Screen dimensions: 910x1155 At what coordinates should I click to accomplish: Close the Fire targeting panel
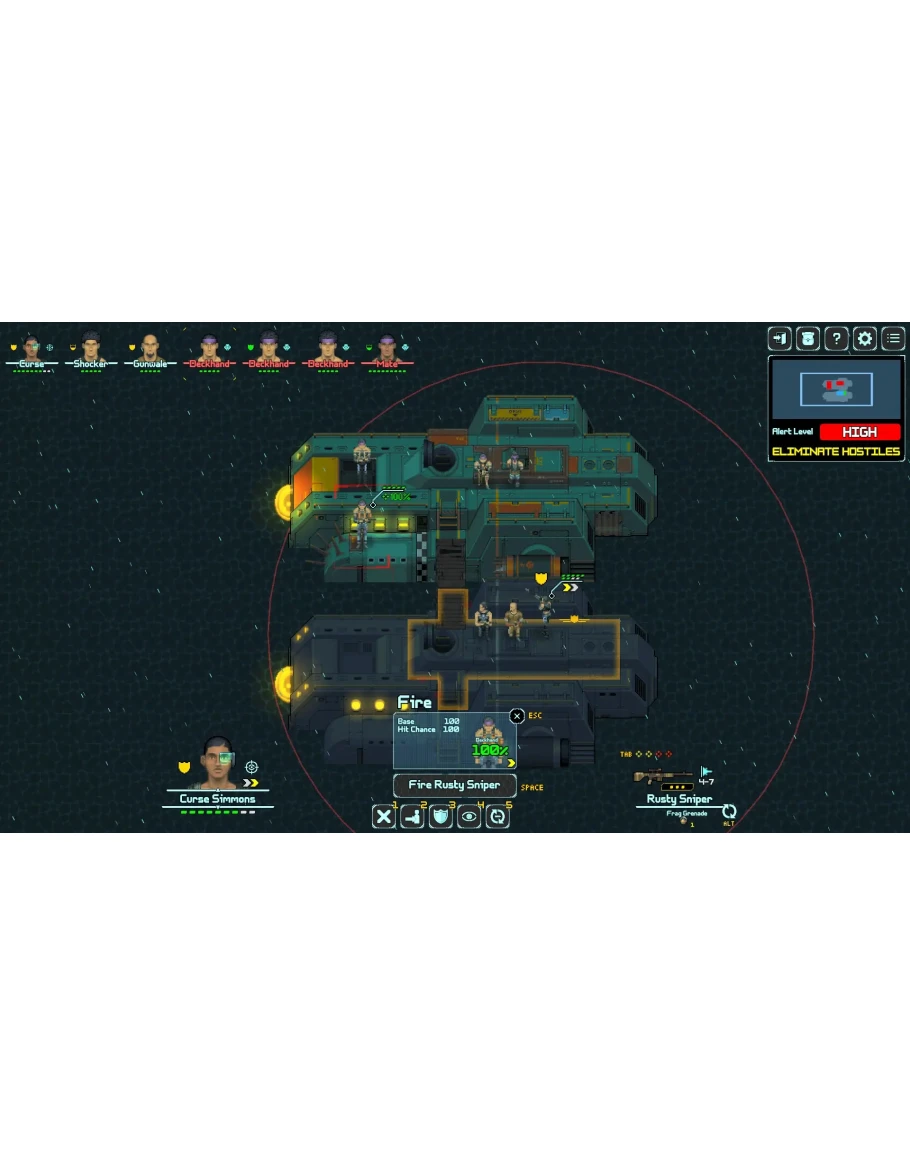tap(517, 716)
